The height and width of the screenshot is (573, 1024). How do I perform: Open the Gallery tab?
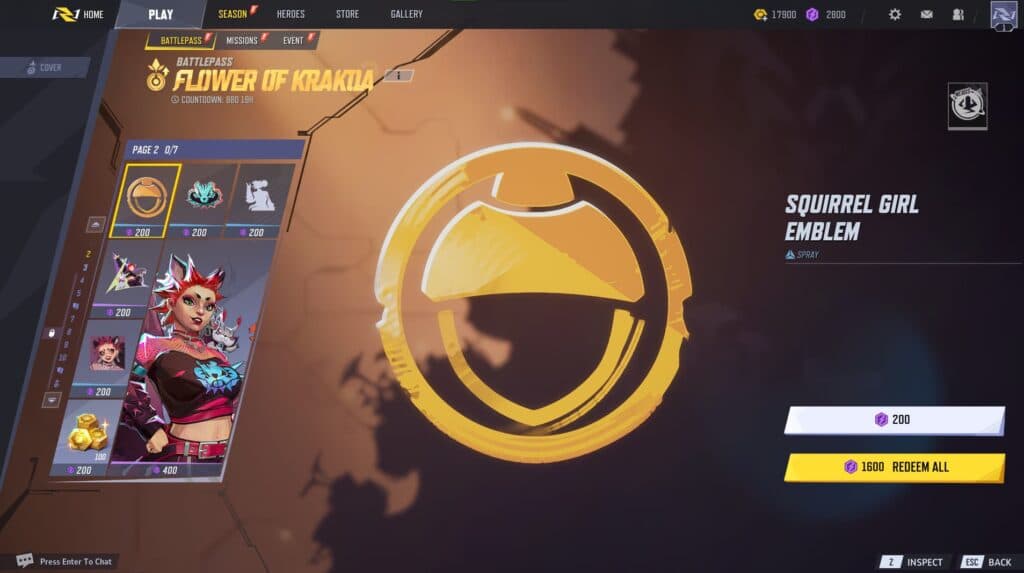point(406,14)
